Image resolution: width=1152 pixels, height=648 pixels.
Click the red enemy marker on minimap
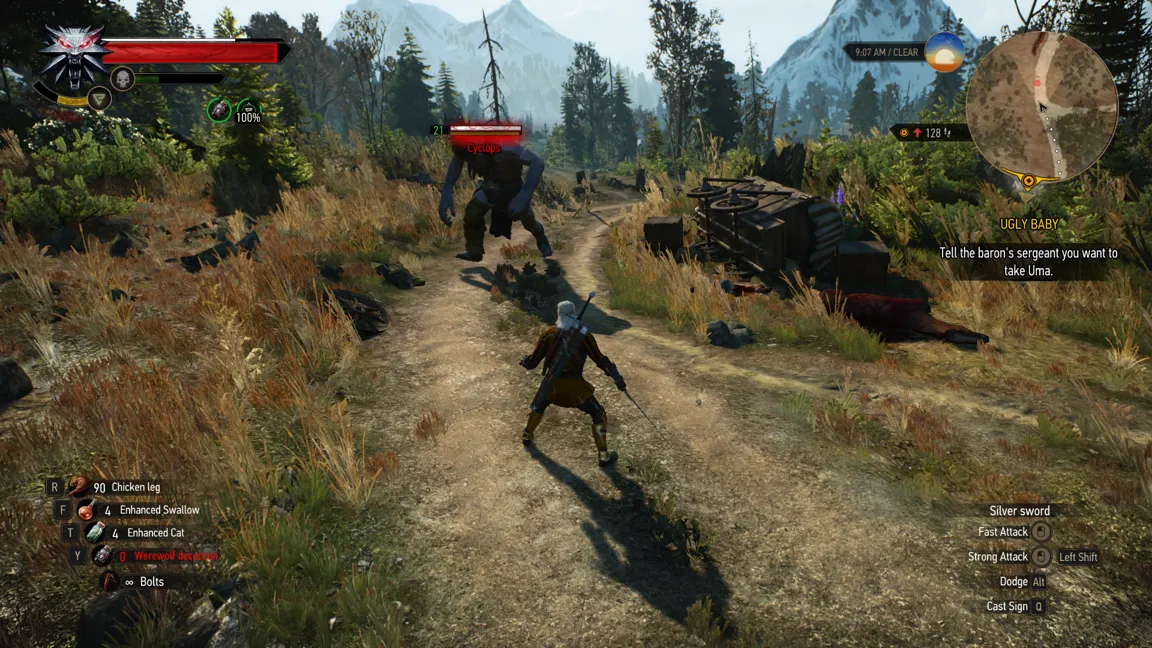pyautogui.click(x=1037, y=83)
